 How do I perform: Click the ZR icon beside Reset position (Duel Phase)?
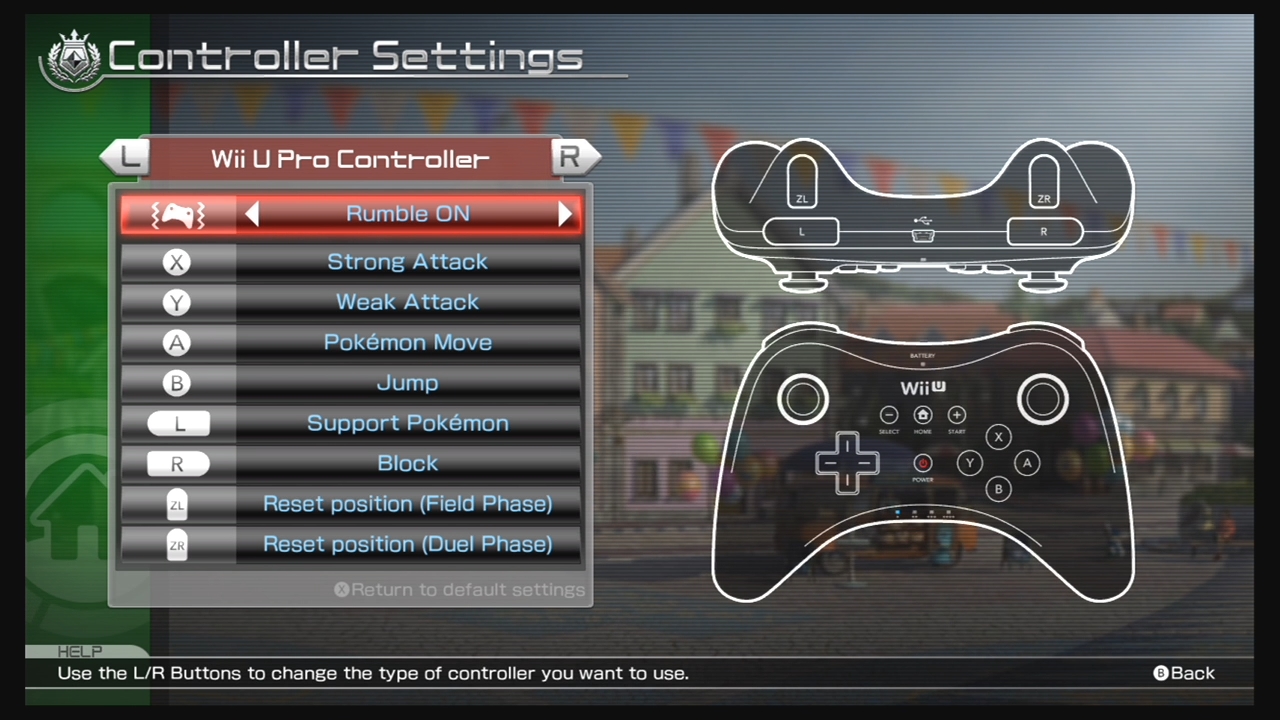pos(177,544)
